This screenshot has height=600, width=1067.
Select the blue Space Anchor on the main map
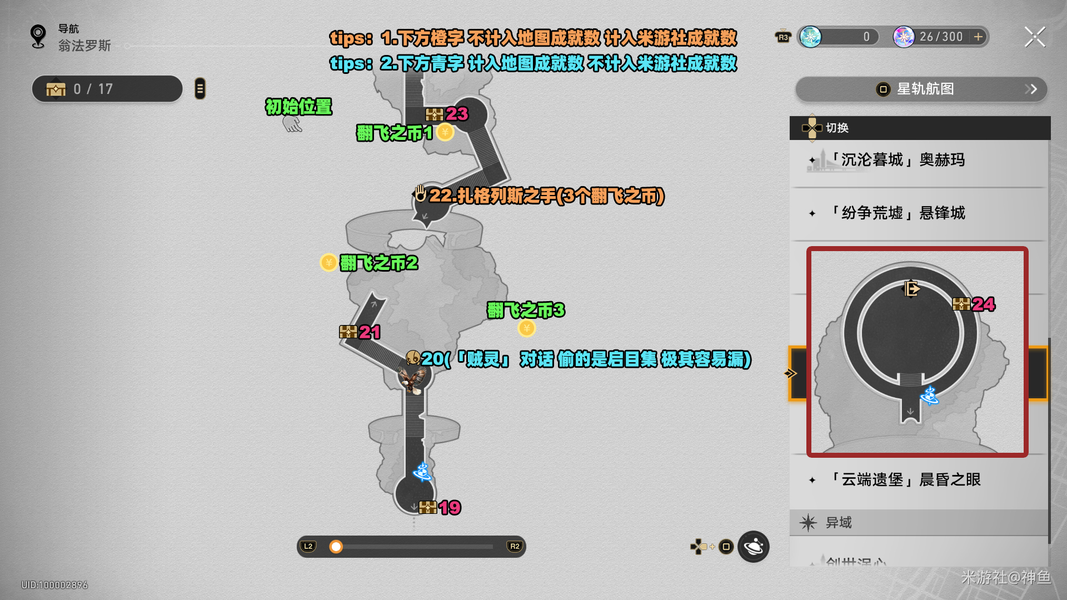[x=422, y=470]
